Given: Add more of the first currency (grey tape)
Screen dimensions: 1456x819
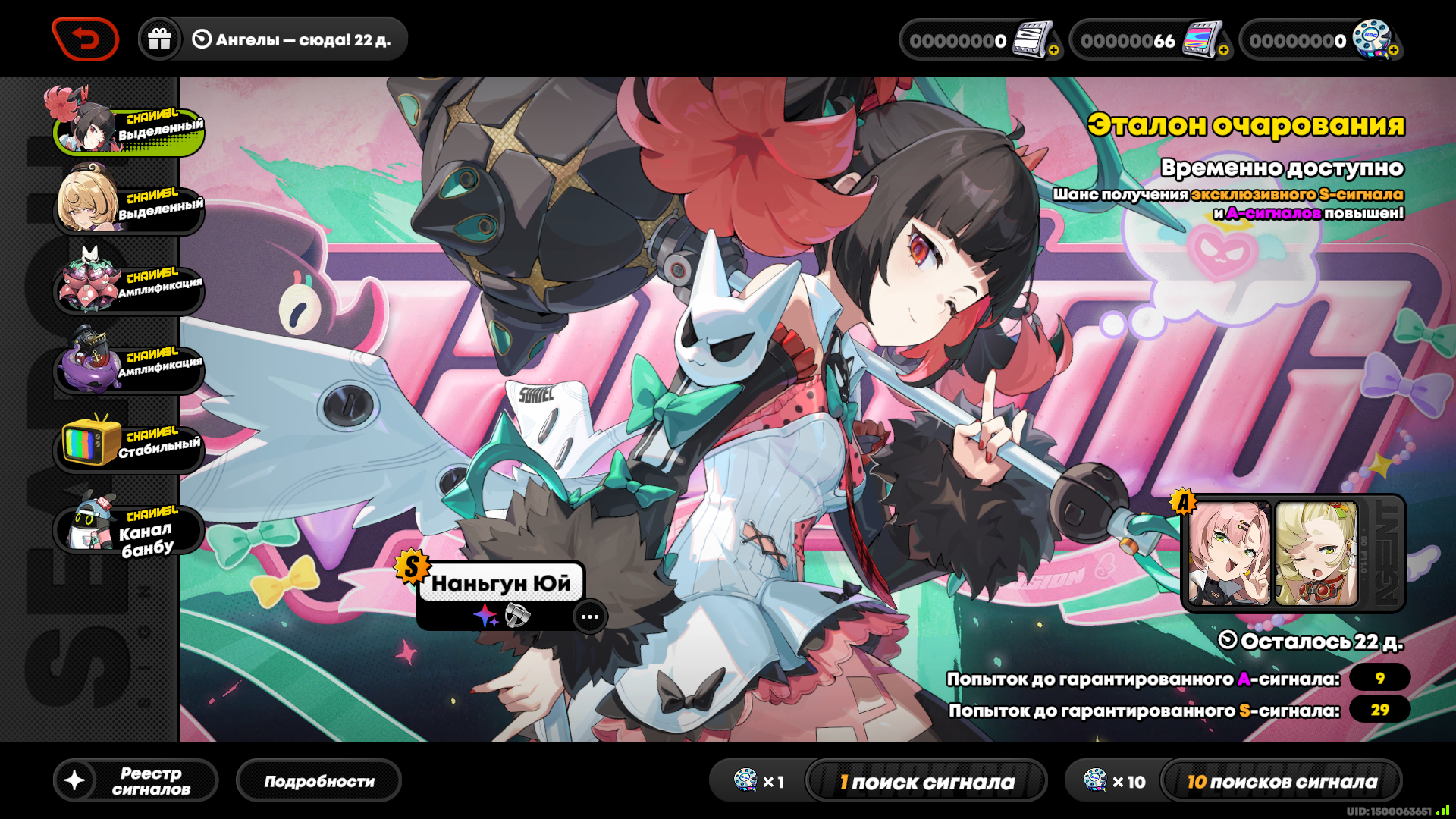Looking at the screenshot, I should pyautogui.click(x=1054, y=50).
